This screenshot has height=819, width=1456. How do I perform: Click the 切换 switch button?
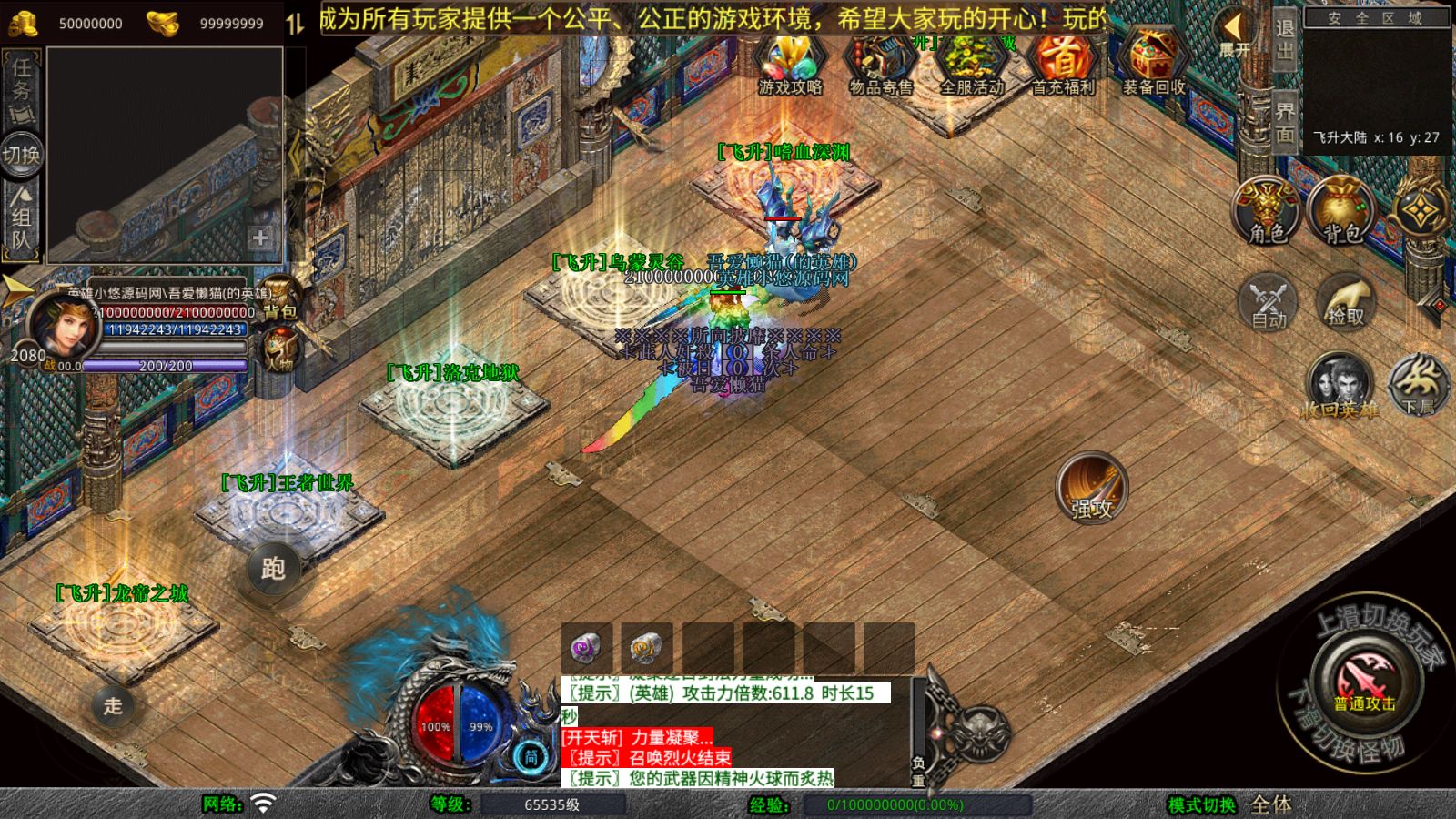(x=21, y=155)
